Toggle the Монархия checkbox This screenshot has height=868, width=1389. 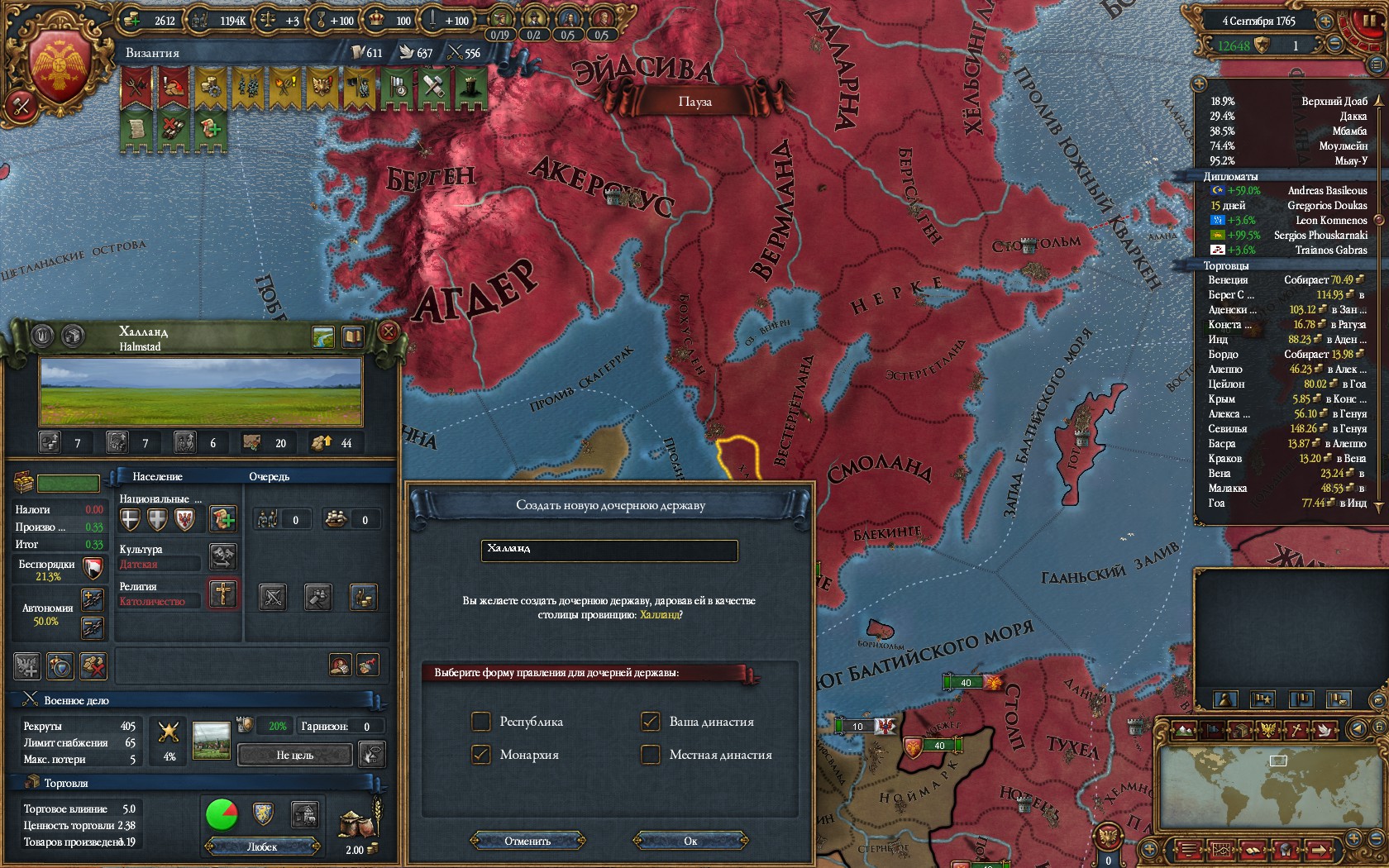tap(481, 755)
